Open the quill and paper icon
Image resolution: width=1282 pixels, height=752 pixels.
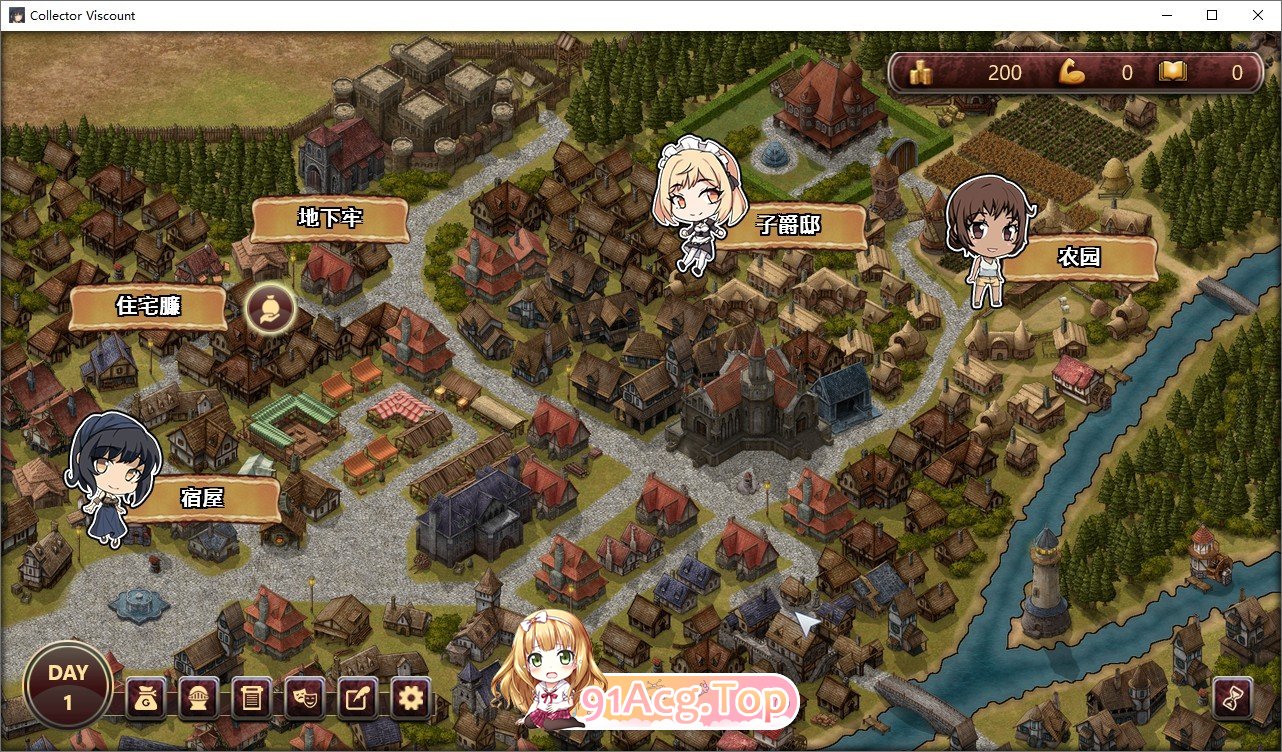tap(358, 699)
